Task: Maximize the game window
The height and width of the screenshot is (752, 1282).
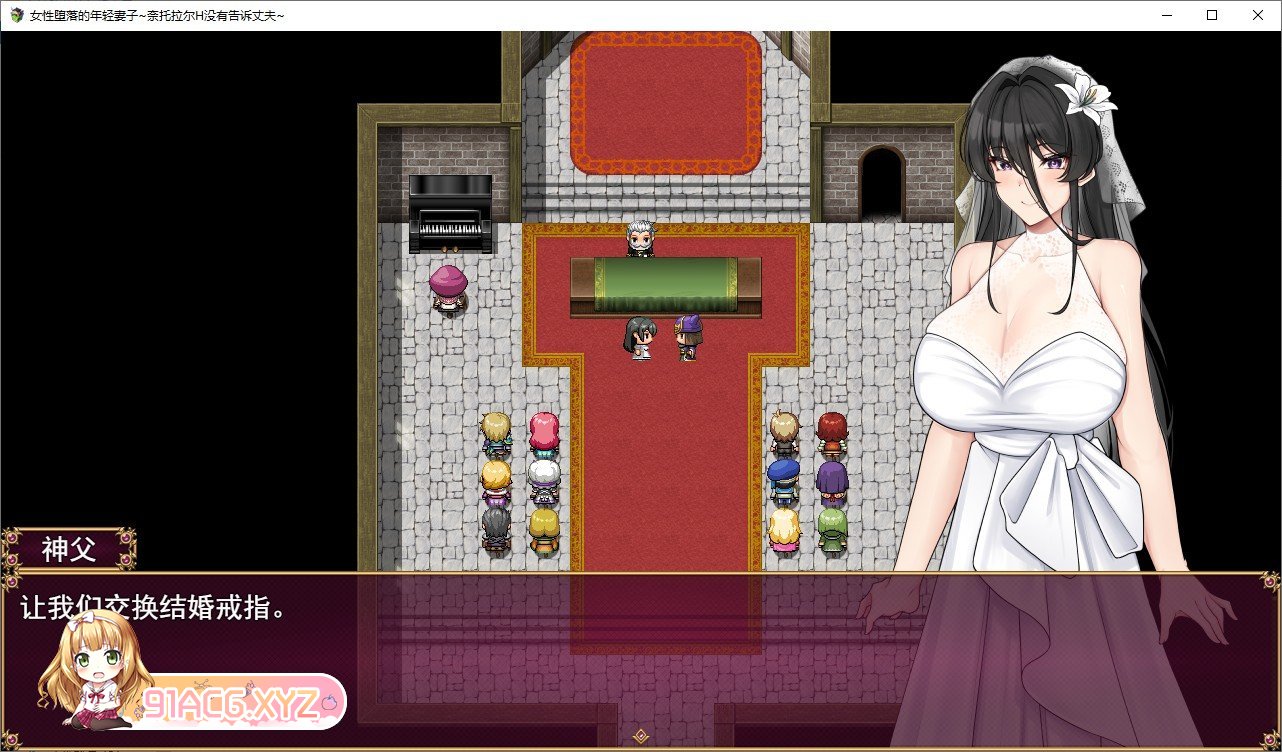Action: [x=1212, y=15]
